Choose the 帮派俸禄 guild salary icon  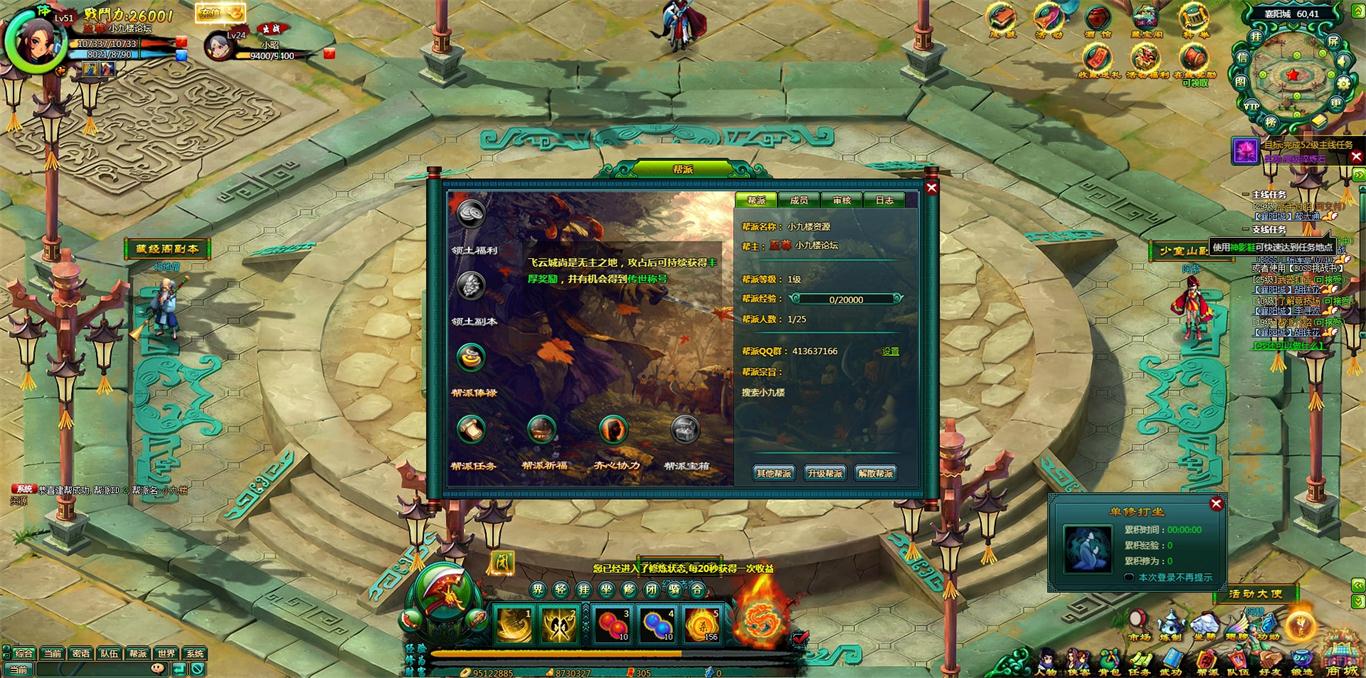coord(471,357)
